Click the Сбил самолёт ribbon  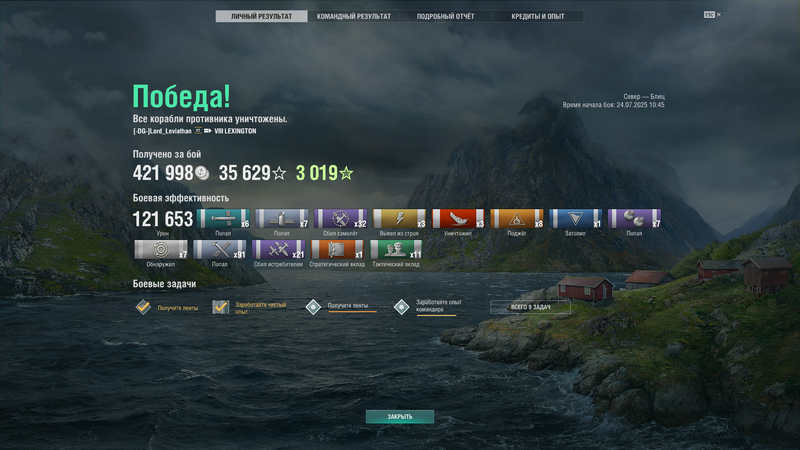coord(340,219)
